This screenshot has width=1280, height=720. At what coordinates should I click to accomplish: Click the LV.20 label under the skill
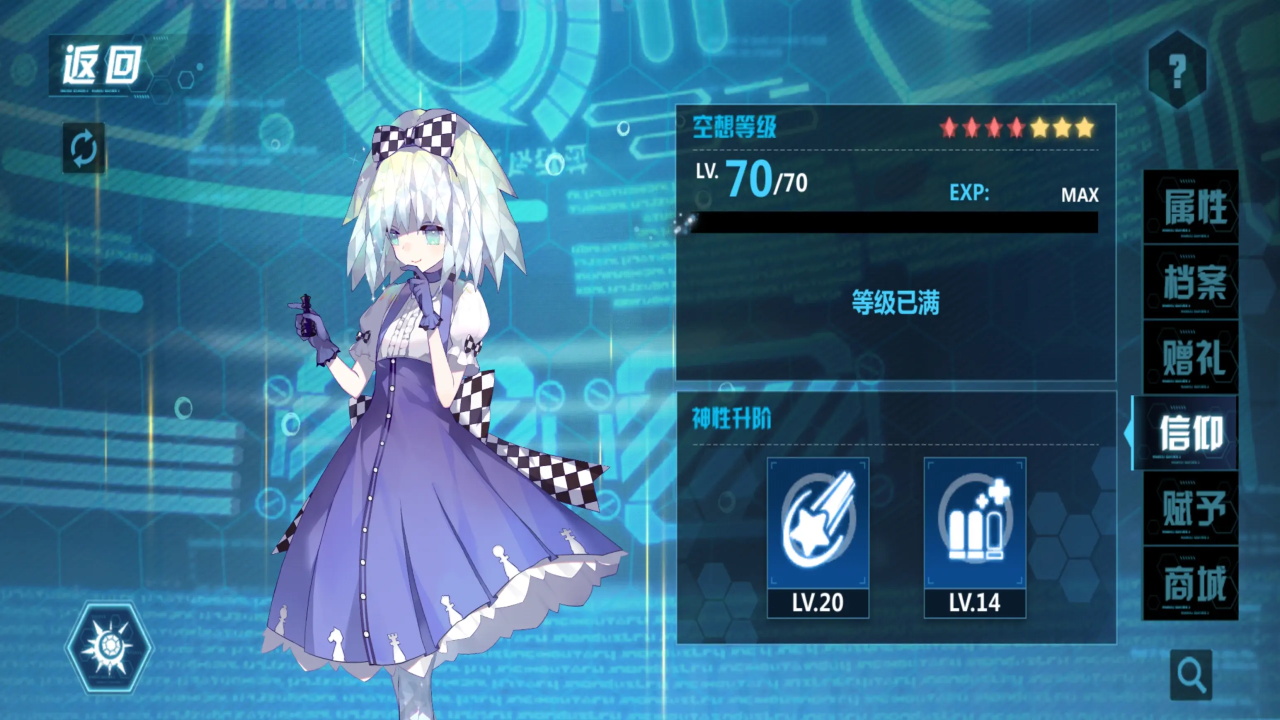point(818,603)
